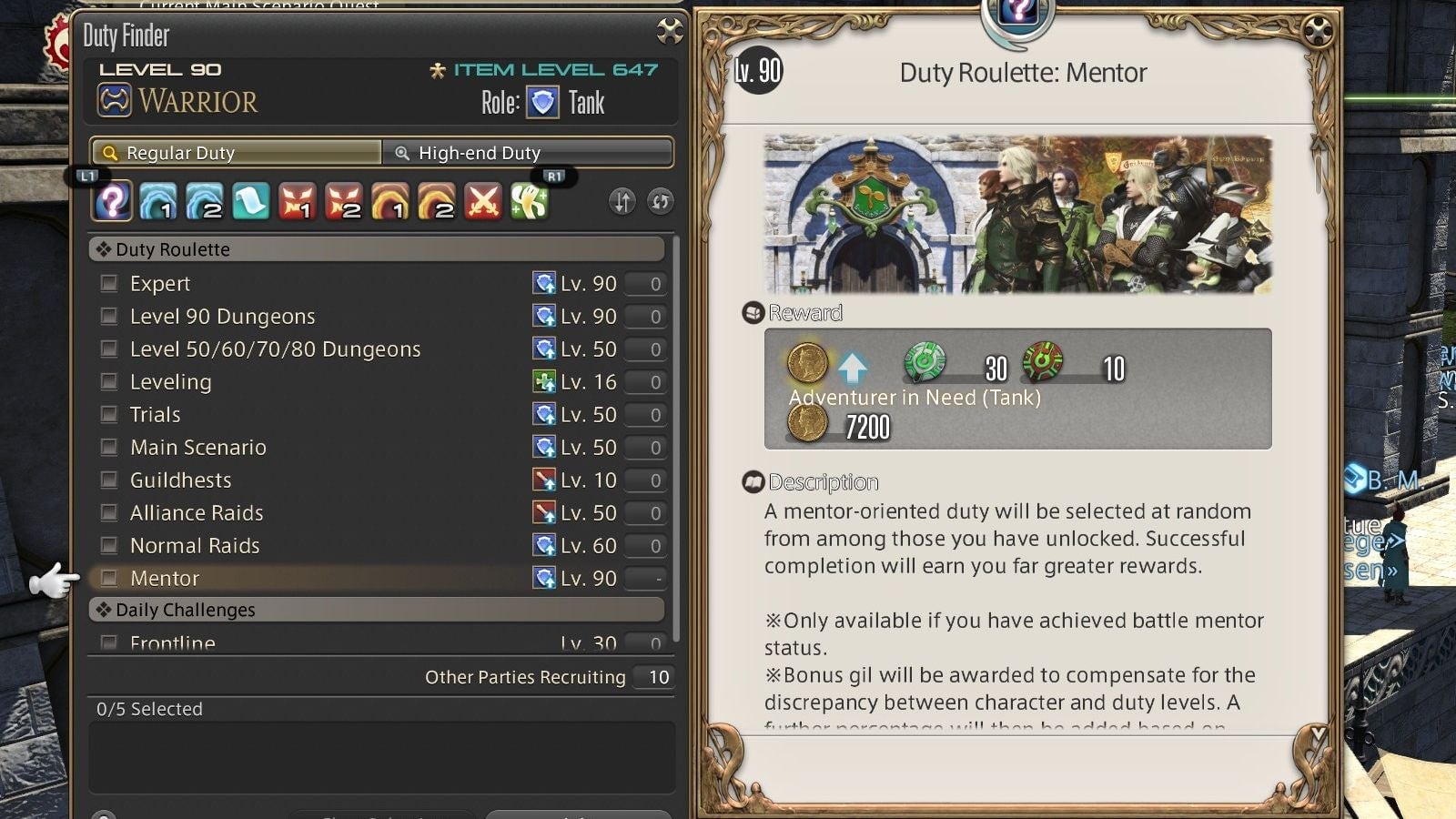Screen dimensions: 1456x819
Task: Open the Trials category scroll icon
Action: [x=251, y=200]
